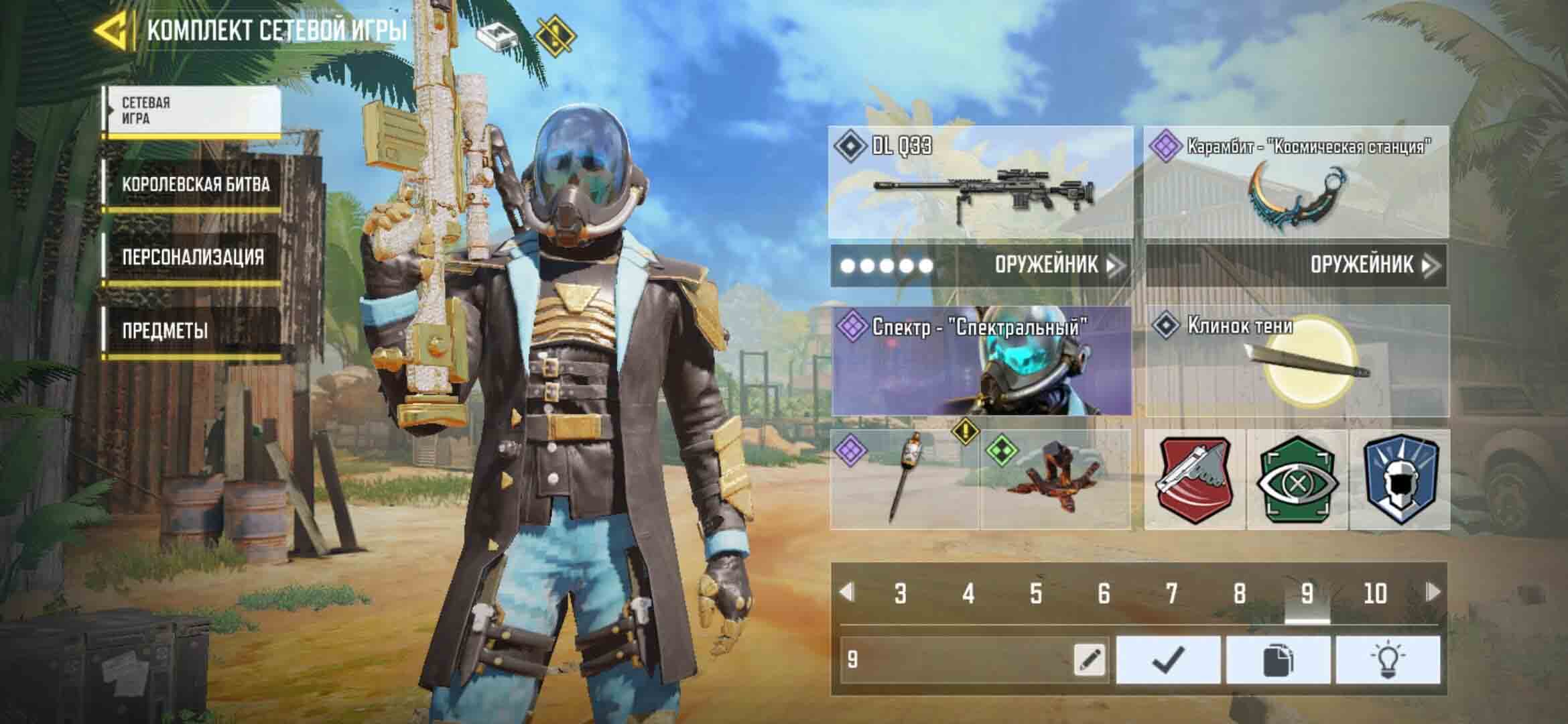Open the Персонализация tab
This screenshot has height=724, width=1568.
coord(192,258)
